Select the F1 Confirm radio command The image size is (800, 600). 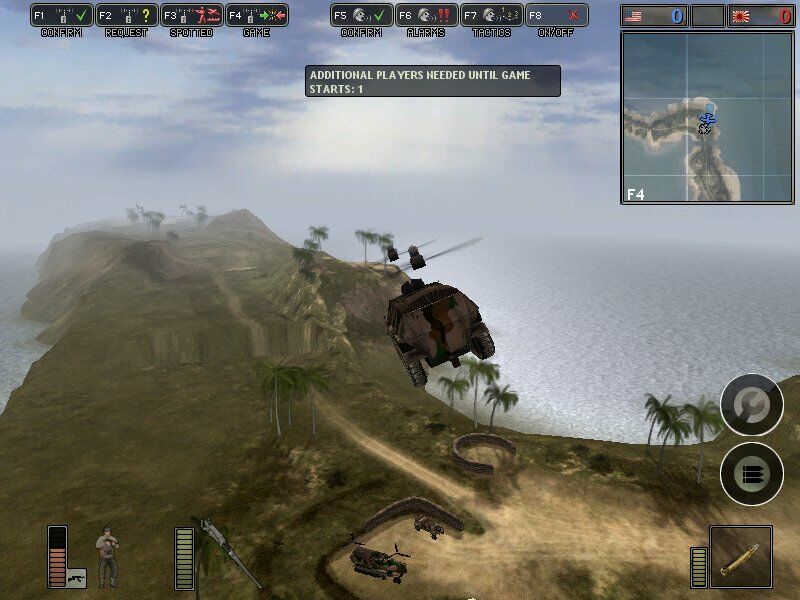pos(62,16)
